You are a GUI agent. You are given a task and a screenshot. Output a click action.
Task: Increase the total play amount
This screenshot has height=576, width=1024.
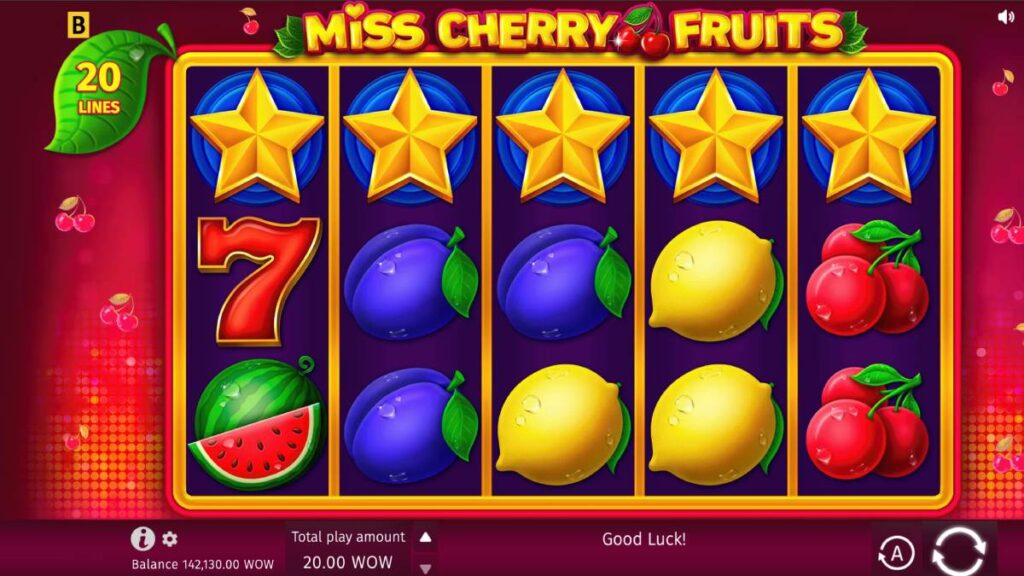(425, 538)
